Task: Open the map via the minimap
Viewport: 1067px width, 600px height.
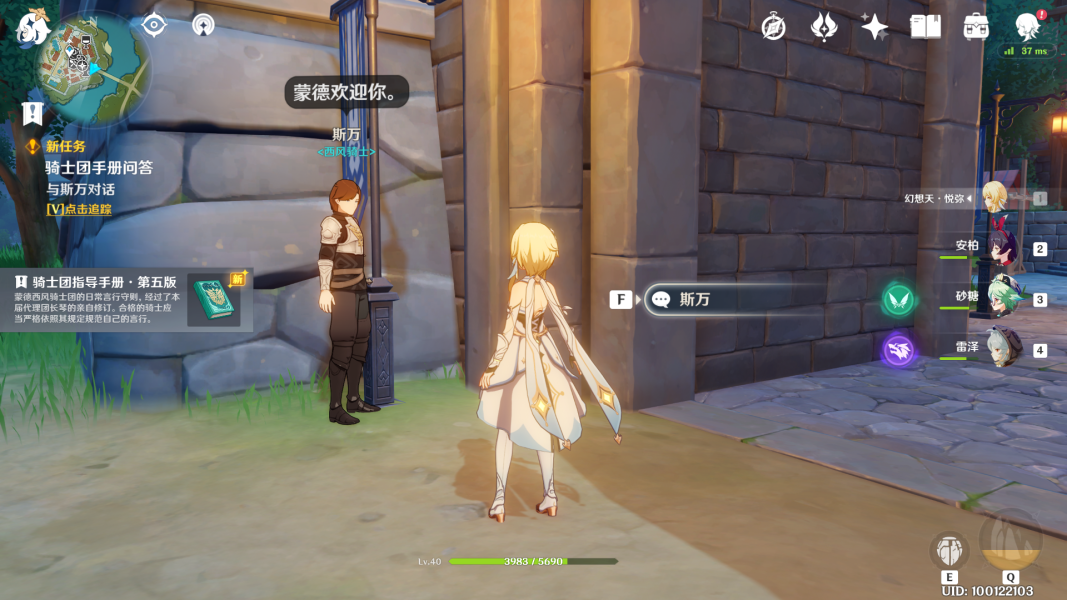Action: coord(93,70)
